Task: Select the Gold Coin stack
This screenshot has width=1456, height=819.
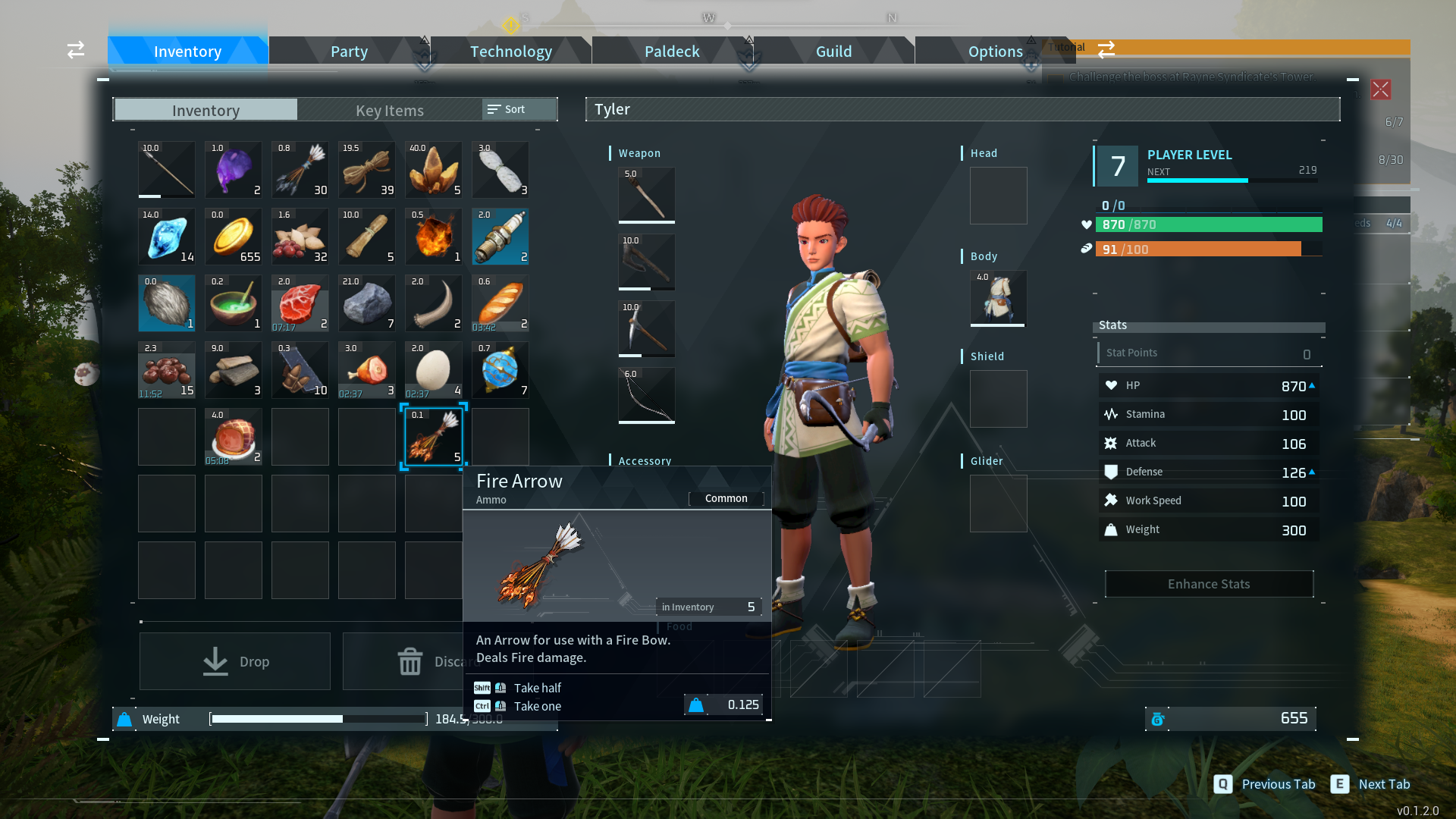Action: click(x=233, y=237)
